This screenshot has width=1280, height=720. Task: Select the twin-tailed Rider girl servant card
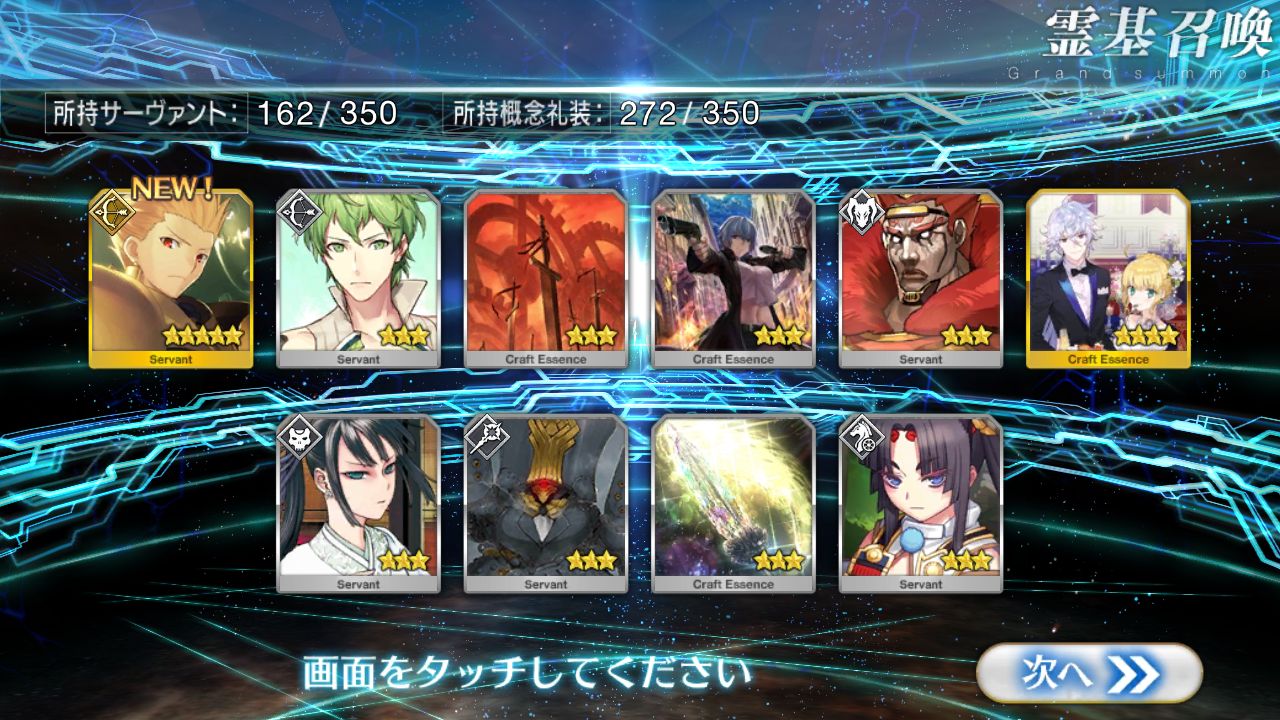(921, 503)
